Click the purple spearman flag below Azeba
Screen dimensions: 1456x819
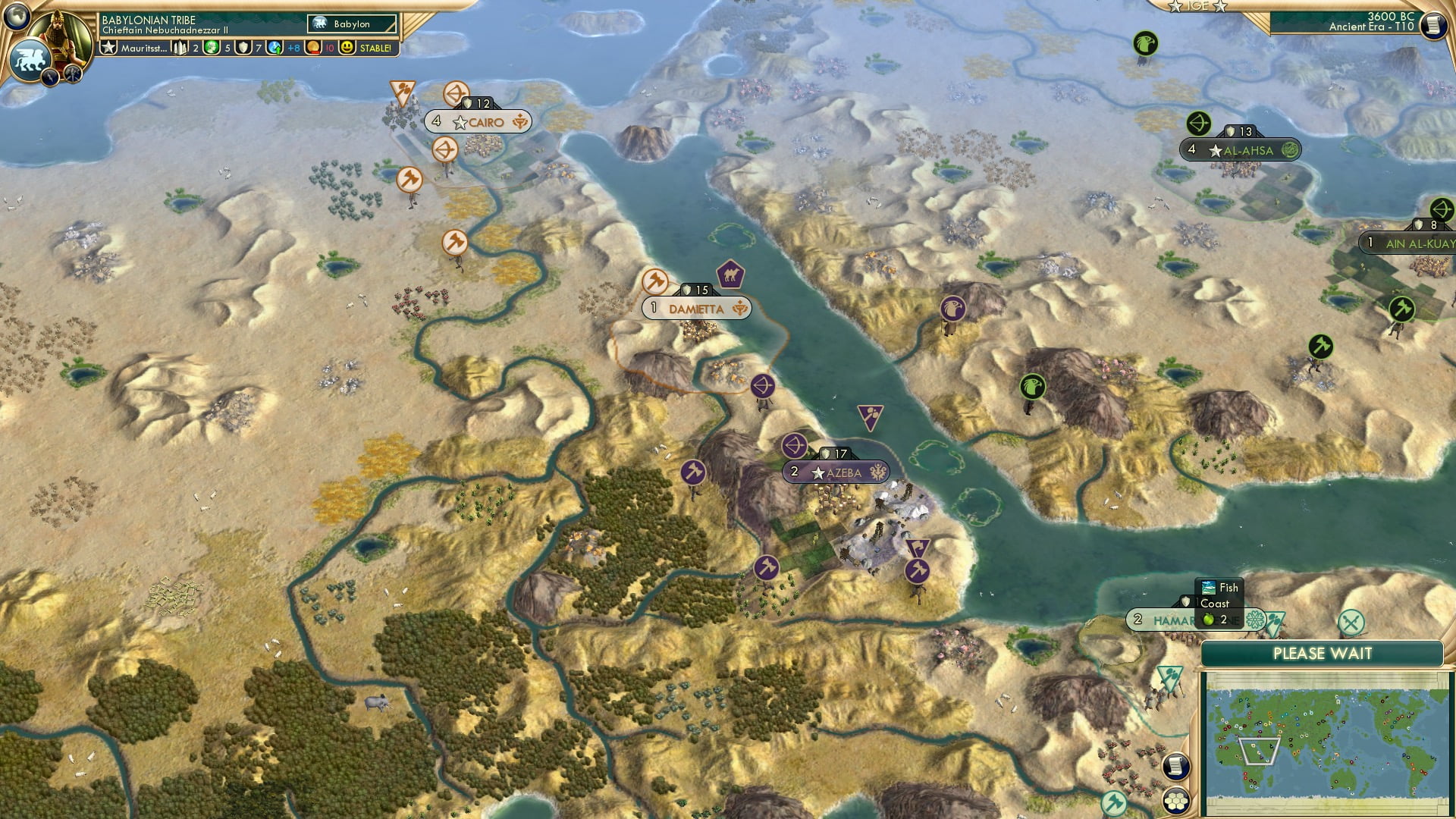[919, 548]
